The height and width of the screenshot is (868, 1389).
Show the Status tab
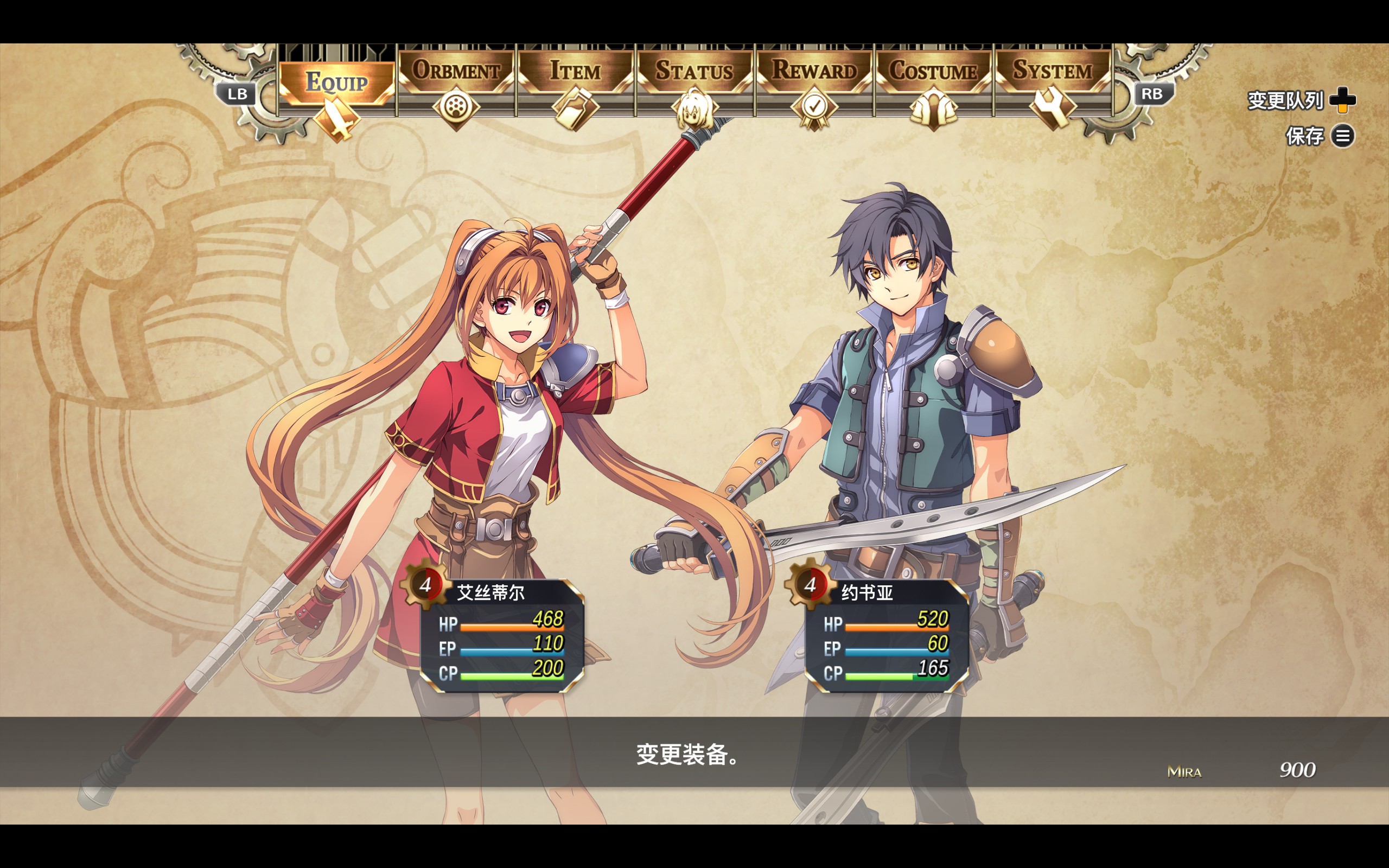click(694, 72)
